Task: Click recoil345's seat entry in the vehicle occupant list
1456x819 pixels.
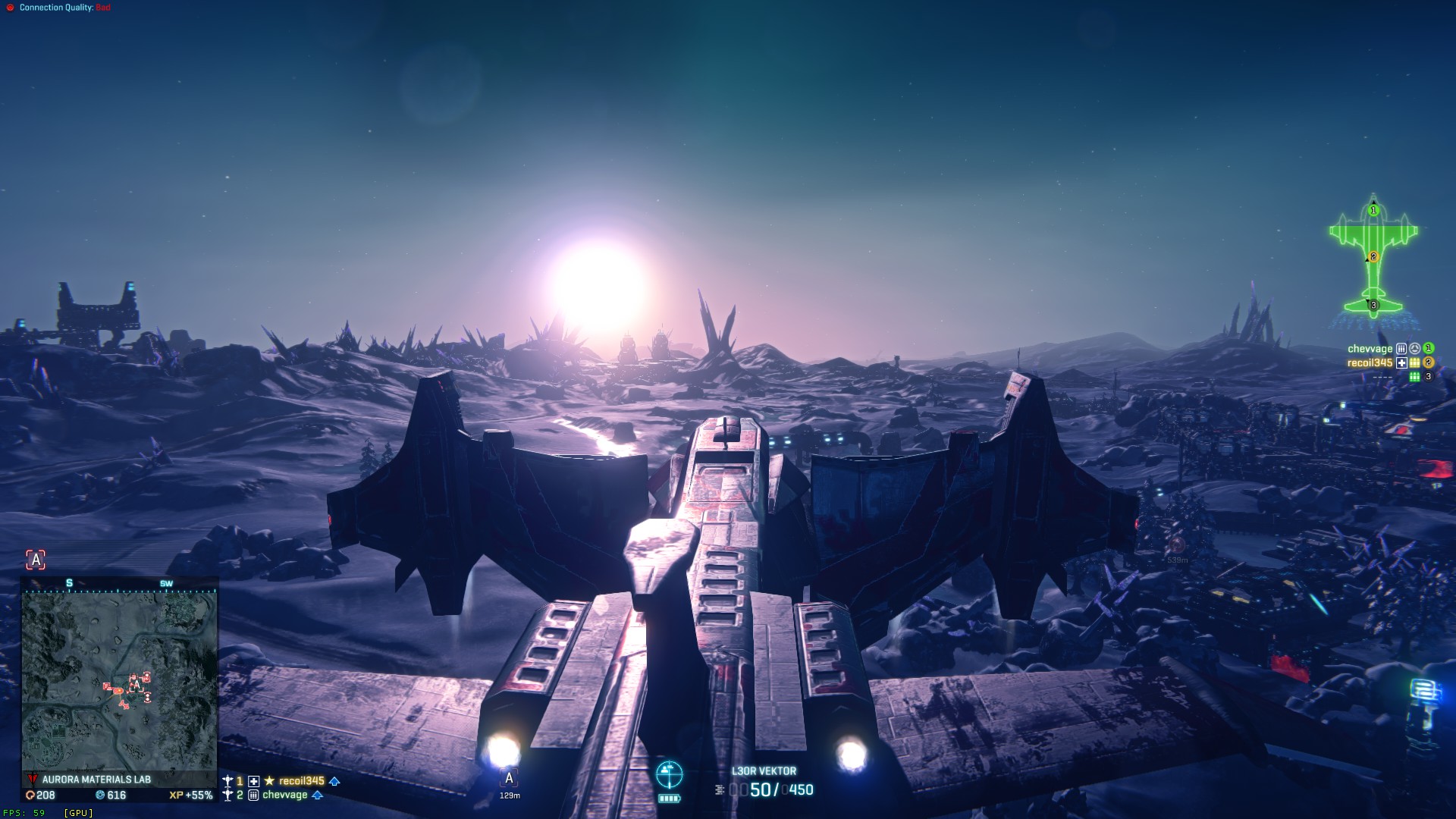Action: pos(1370,363)
